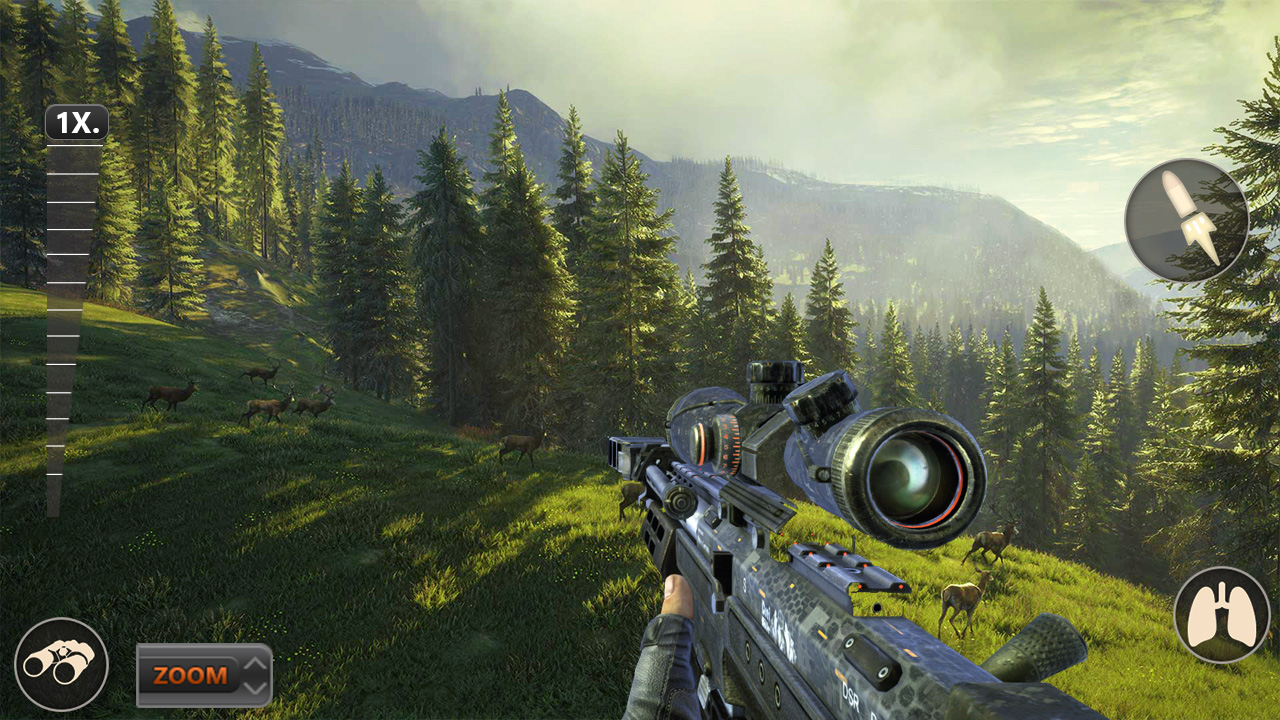Increase zoom with the up chevron
Image resolution: width=1280 pixels, height=720 pixels.
(x=257, y=663)
